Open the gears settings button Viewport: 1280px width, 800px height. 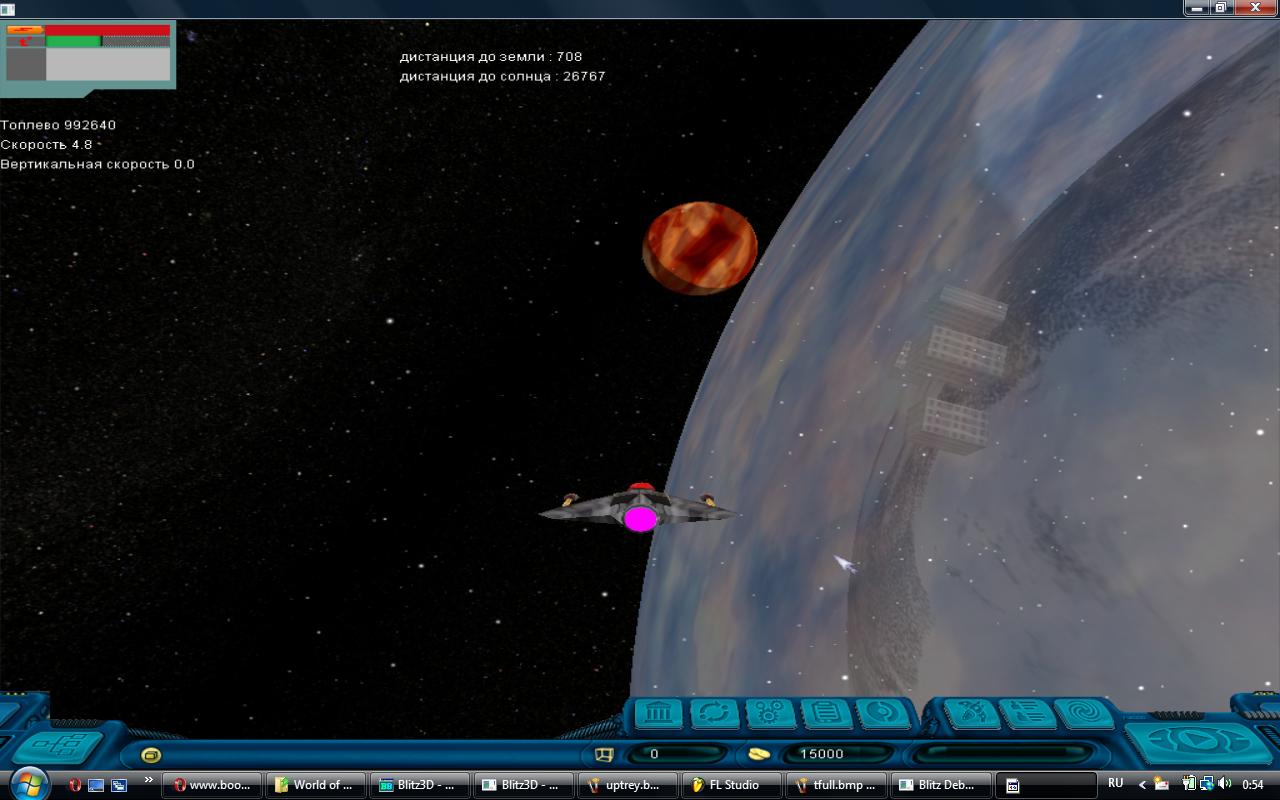[x=770, y=714]
